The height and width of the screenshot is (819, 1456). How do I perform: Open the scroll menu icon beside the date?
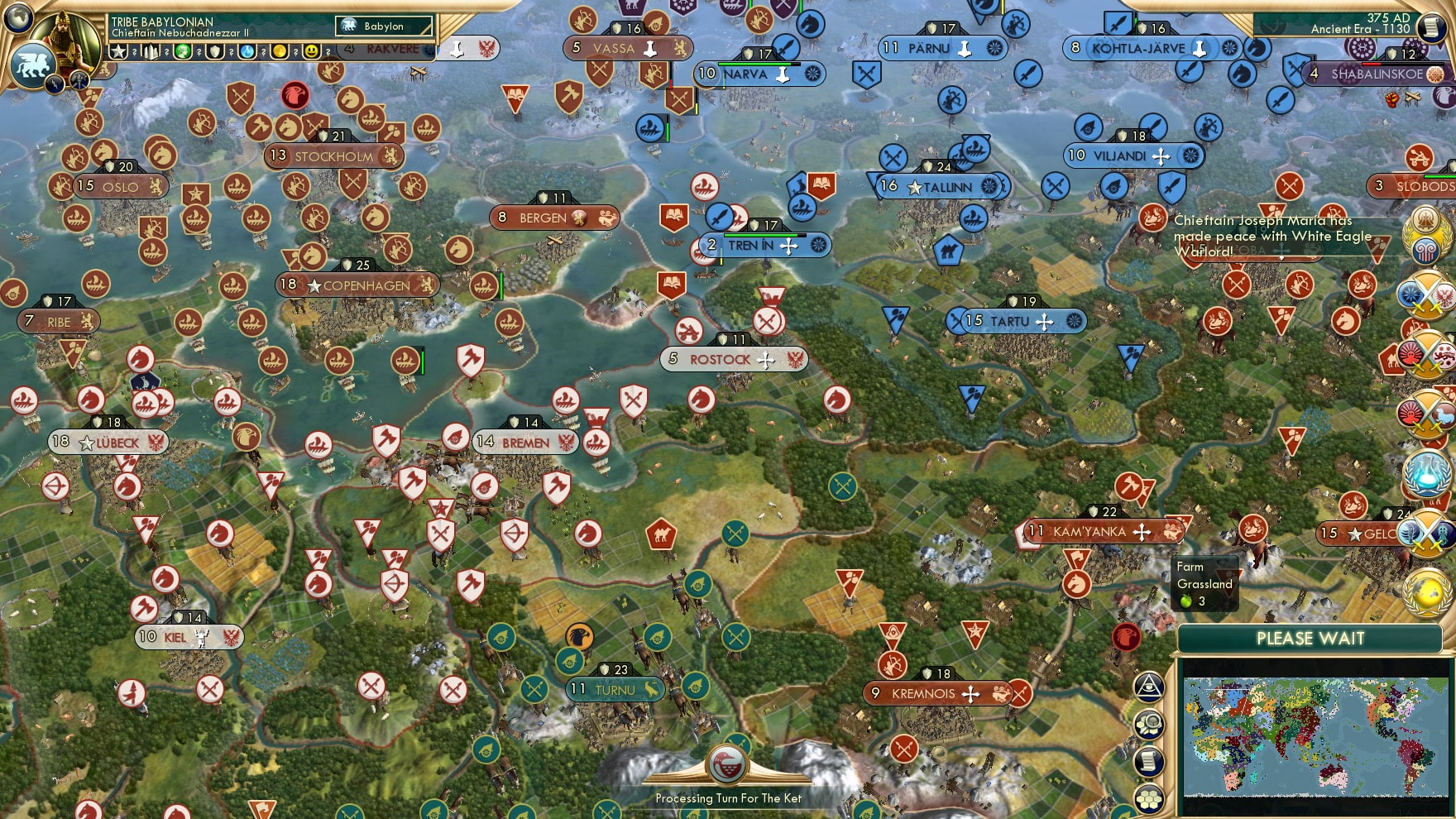pos(1430,27)
